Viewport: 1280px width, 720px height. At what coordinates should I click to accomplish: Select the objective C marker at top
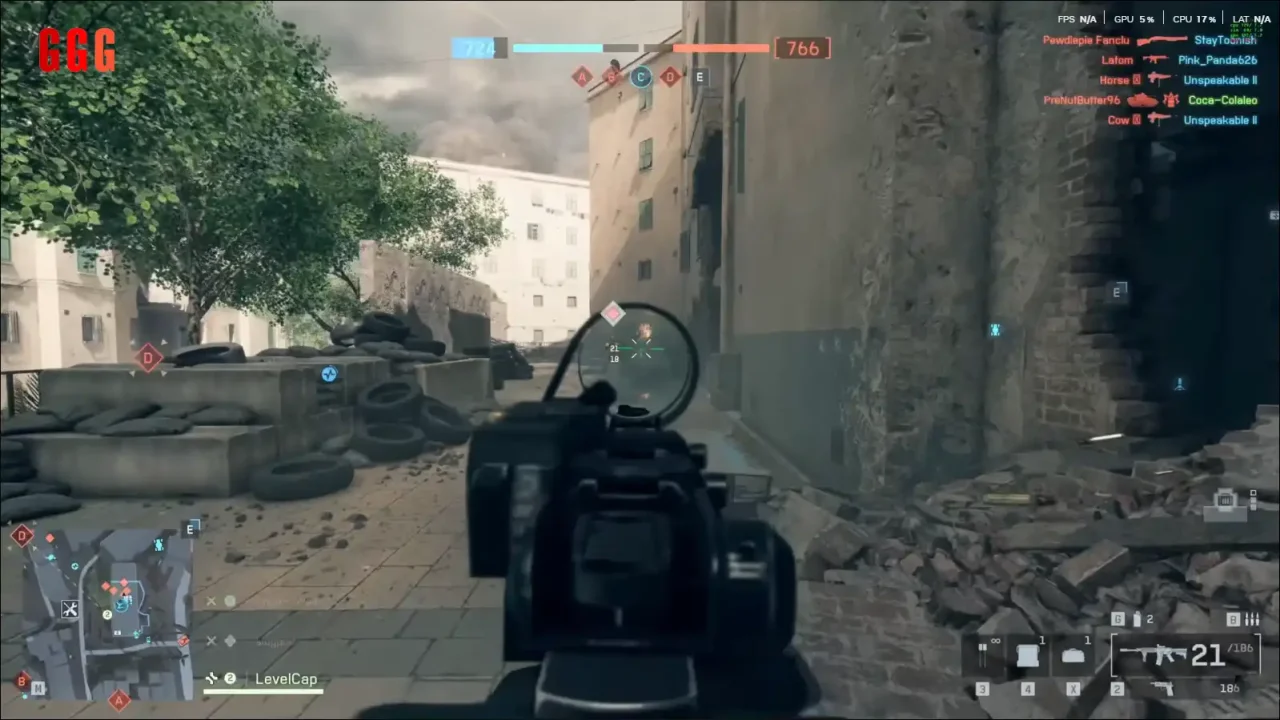pos(641,77)
